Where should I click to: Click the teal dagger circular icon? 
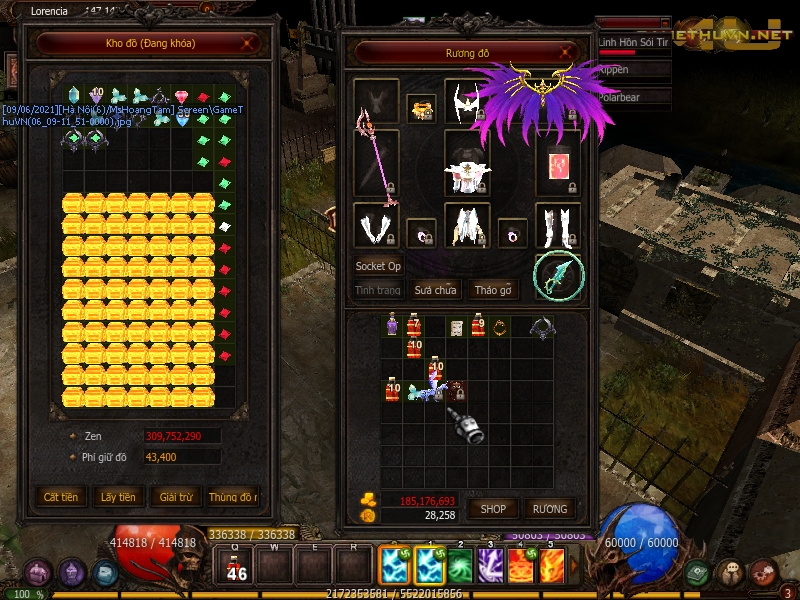tap(558, 276)
